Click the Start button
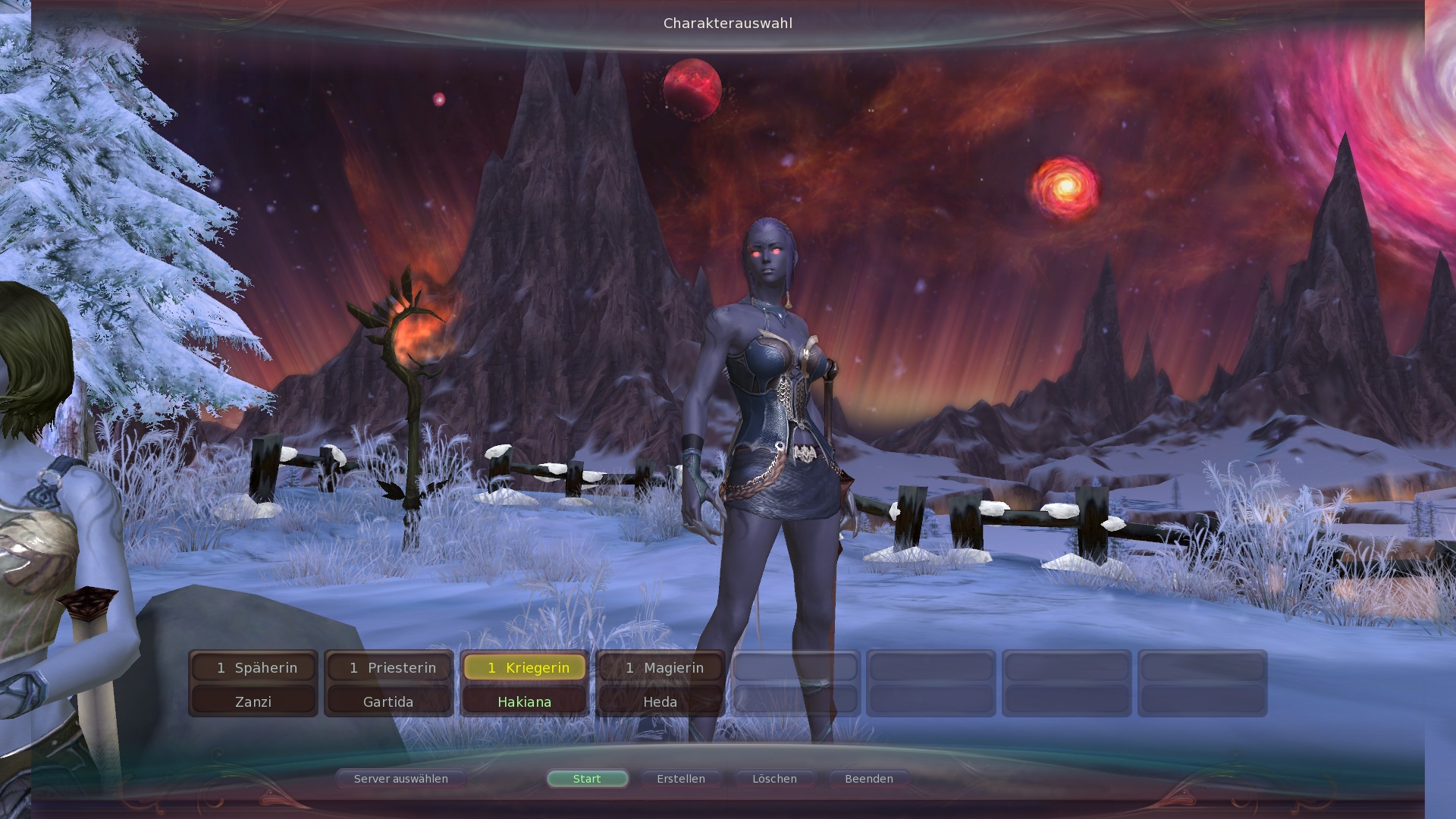This screenshot has height=819, width=1456. pyautogui.click(x=587, y=779)
